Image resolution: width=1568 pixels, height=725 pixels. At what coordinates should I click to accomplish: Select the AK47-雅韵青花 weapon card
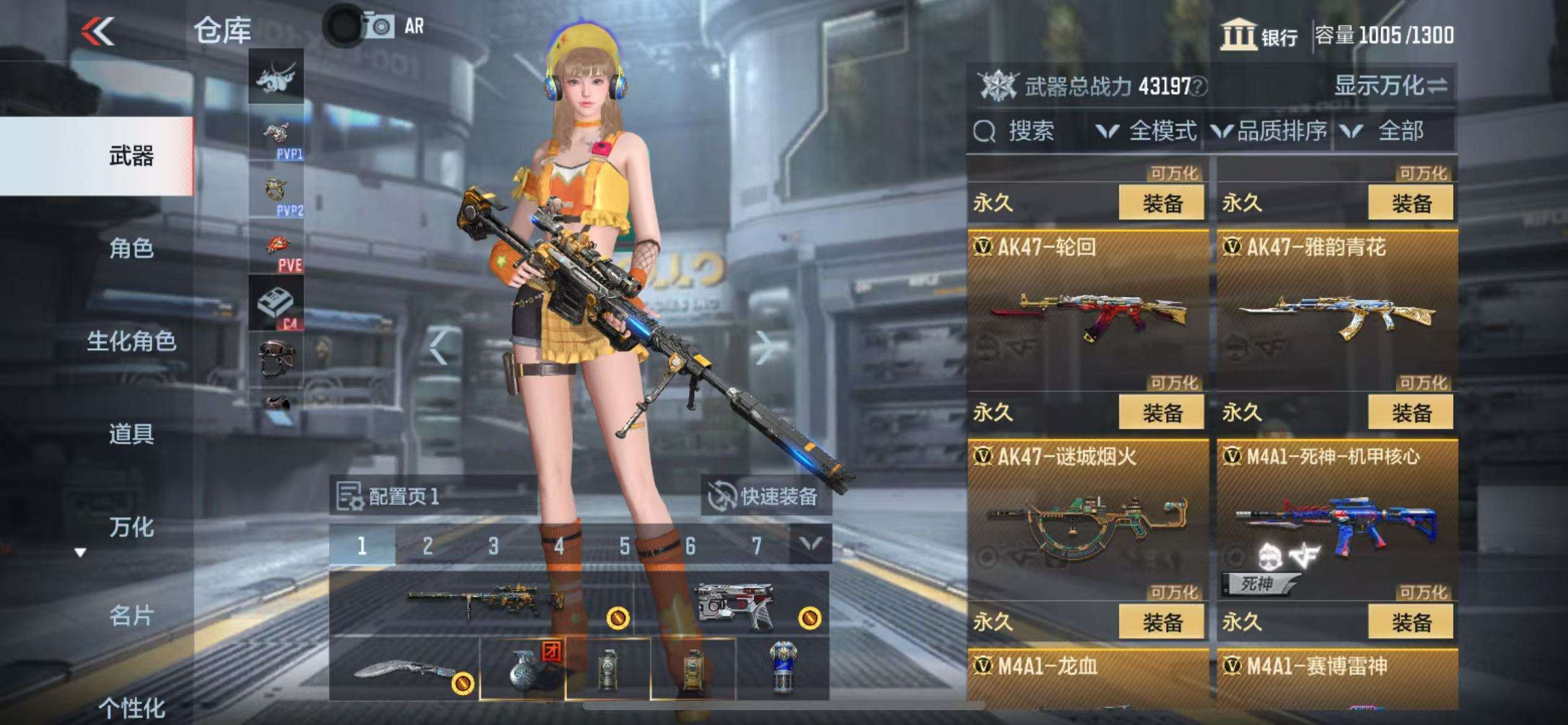click(1336, 310)
